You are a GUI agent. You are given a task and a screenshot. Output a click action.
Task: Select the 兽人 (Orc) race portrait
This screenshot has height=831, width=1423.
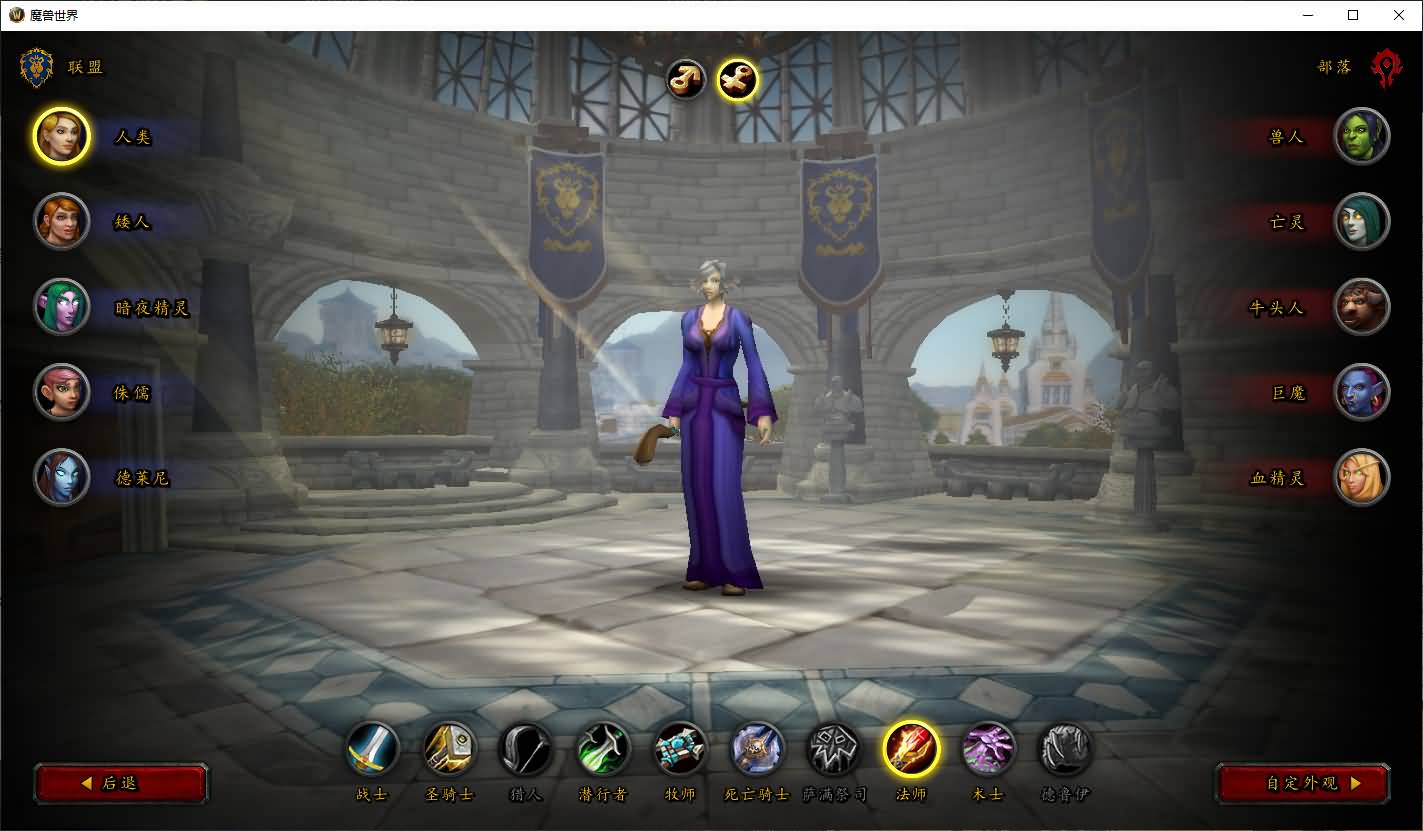pos(1361,136)
